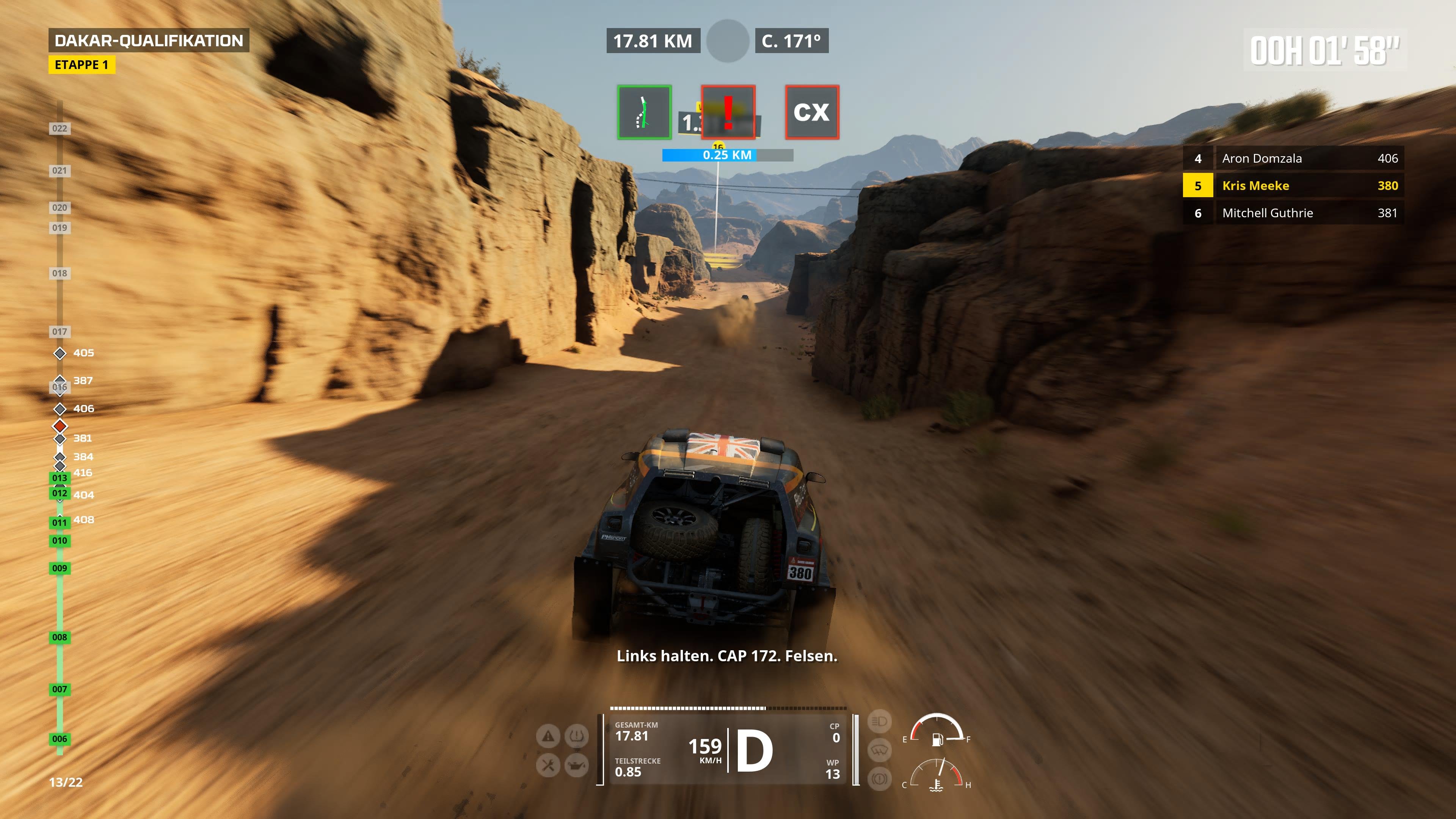Viewport: 1456px width, 819px height.
Task: Click the DAKAR-QUALIFIKATION header
Action: (x=149, y=41)
